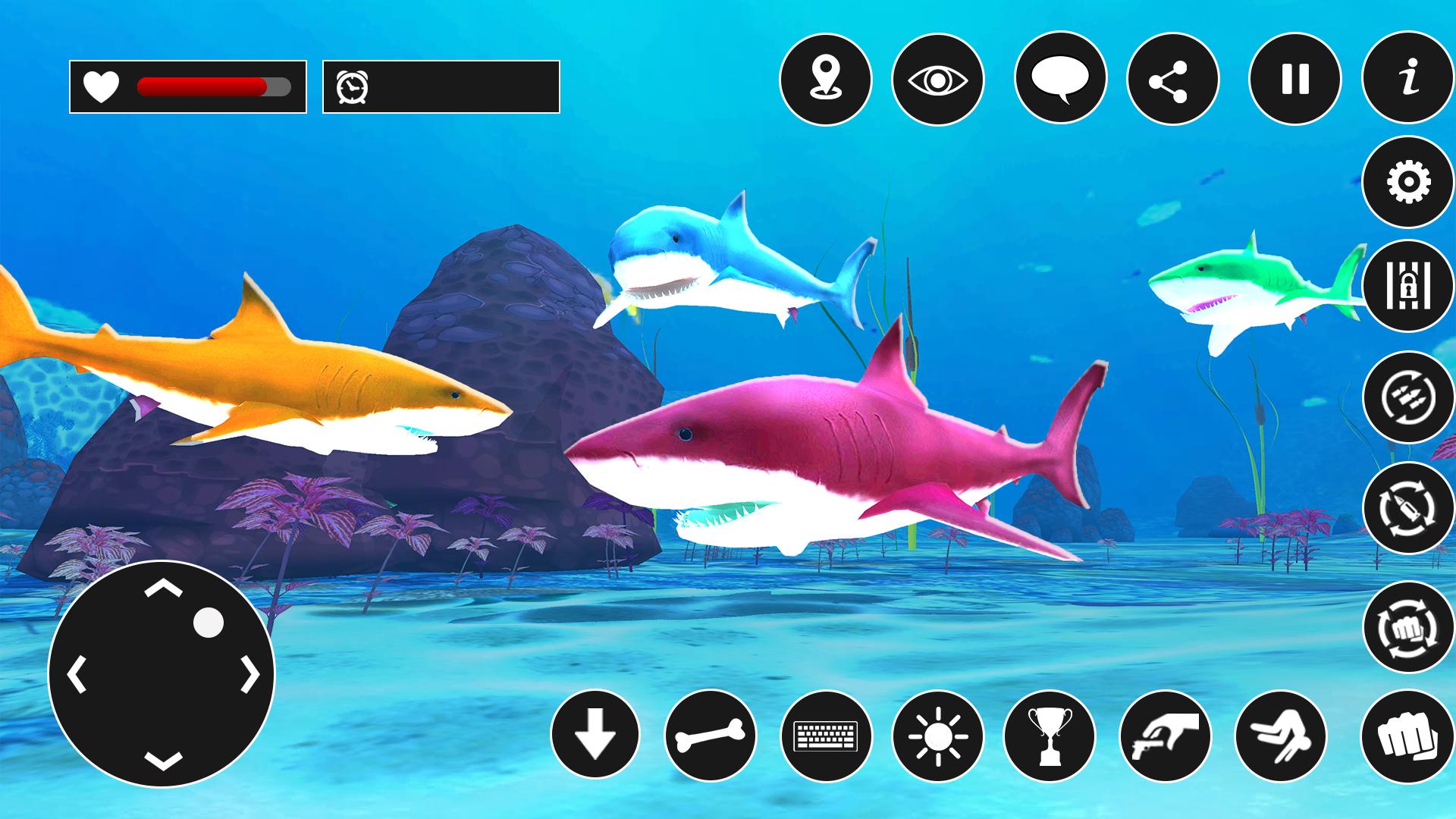Image resolution: width=1456 pixels, height=819 pixels.
Task: Select the locked cage button
Action: pyautogui.click(x=1408, y=287)
